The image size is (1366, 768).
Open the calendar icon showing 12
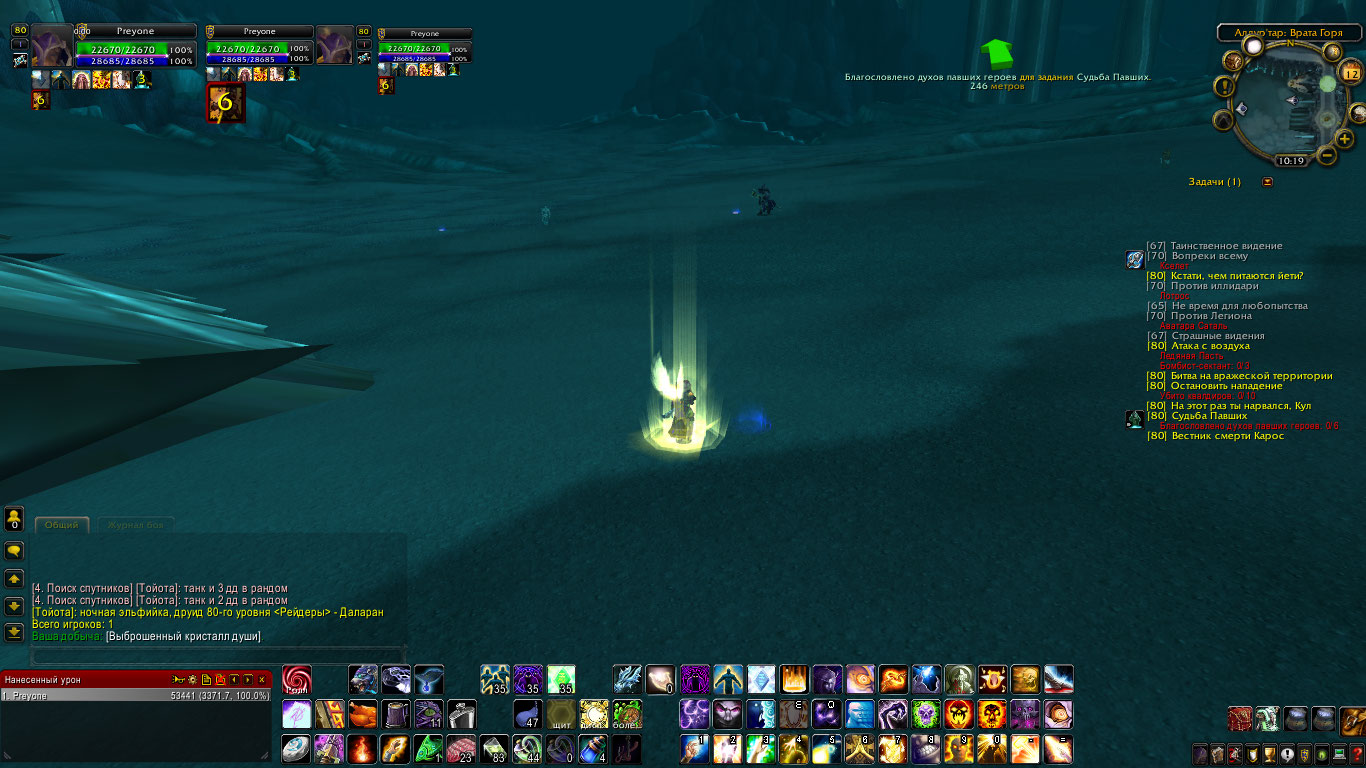1350,72
